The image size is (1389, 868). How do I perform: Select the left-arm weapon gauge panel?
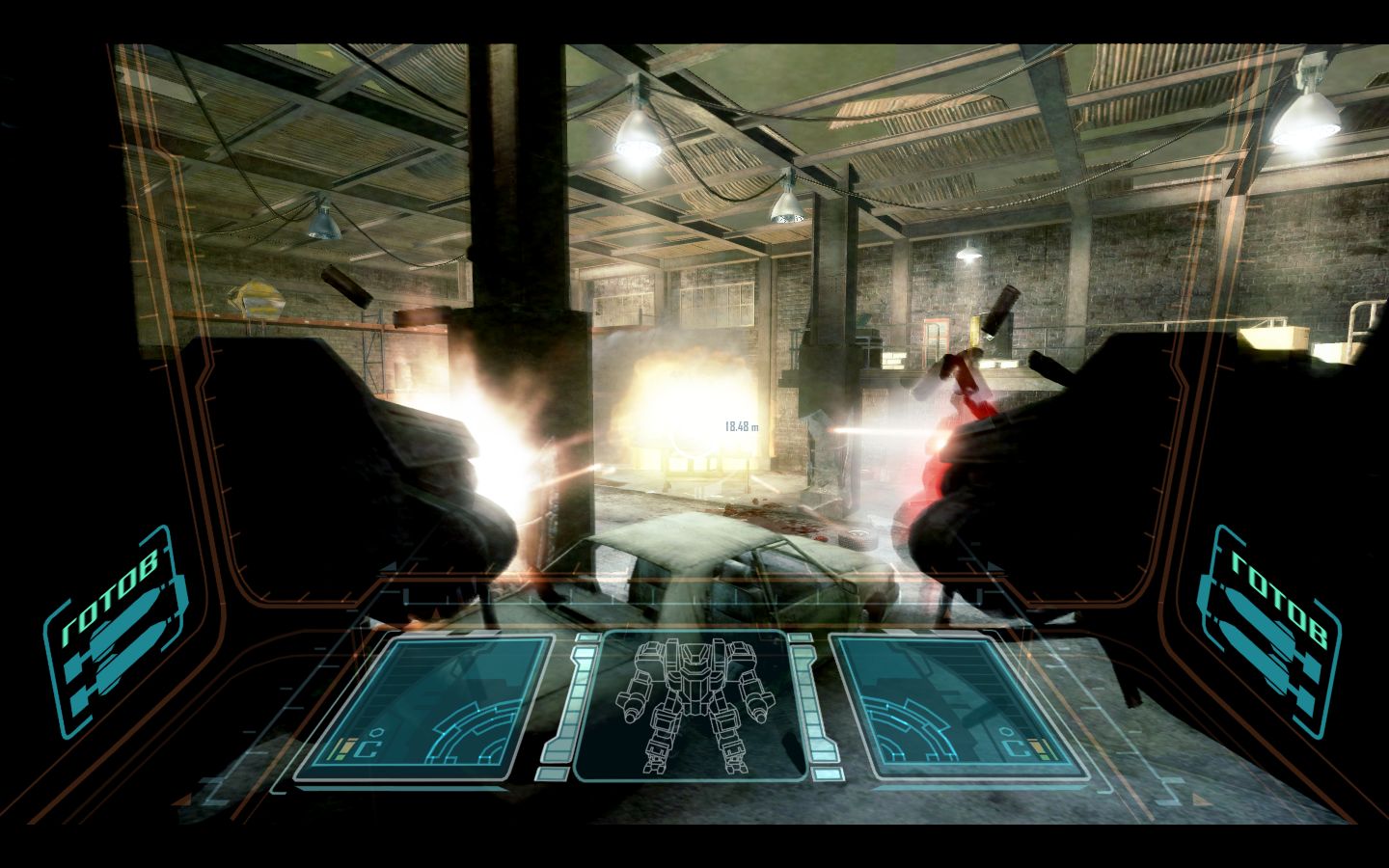(424, 707)
